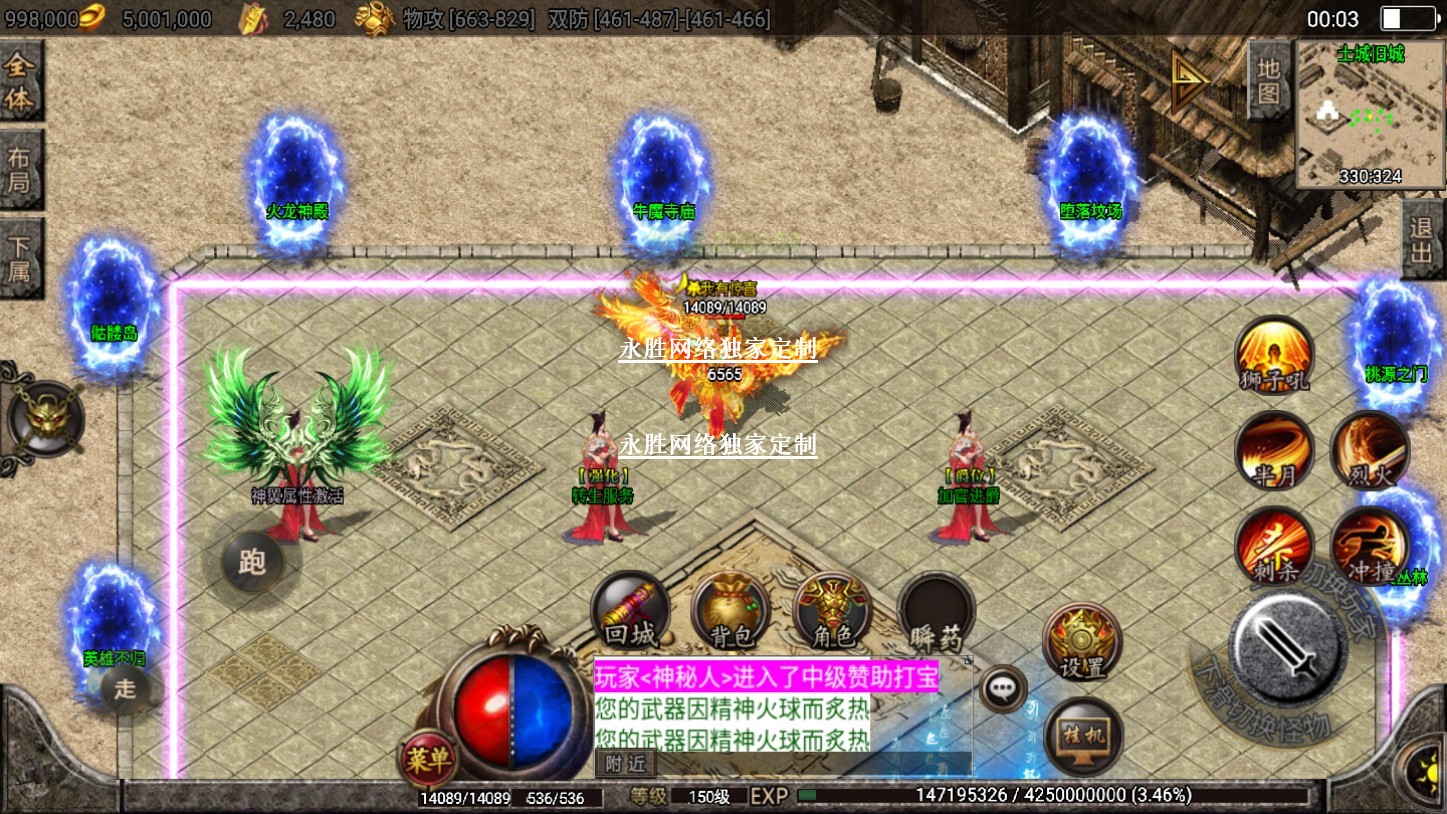Use the 刺杀 skill

pos(1274,546)
